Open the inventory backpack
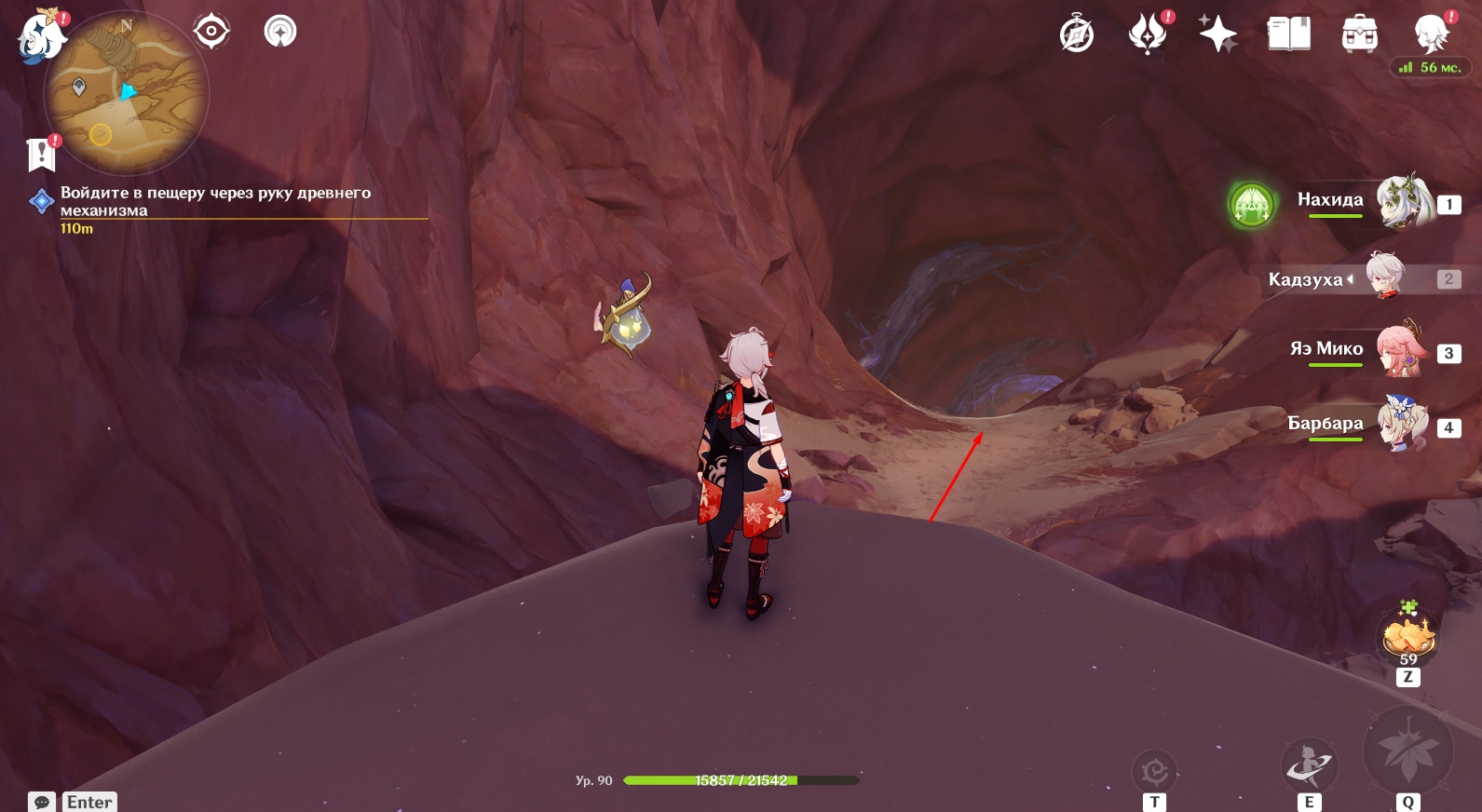This screenshot has width=1482, height=812. coord(1359,35)
